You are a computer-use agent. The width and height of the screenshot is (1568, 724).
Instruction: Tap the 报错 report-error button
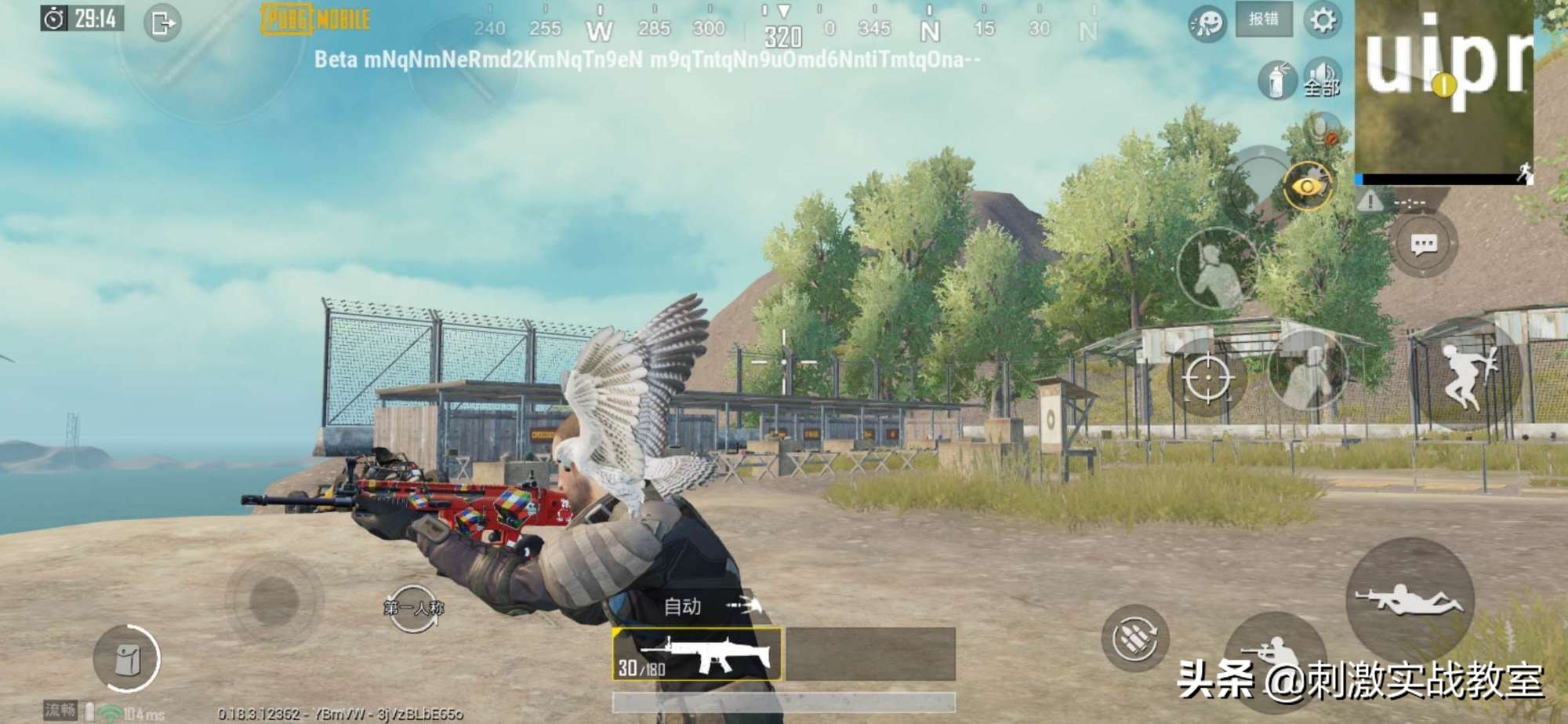tap(1264, 20)
